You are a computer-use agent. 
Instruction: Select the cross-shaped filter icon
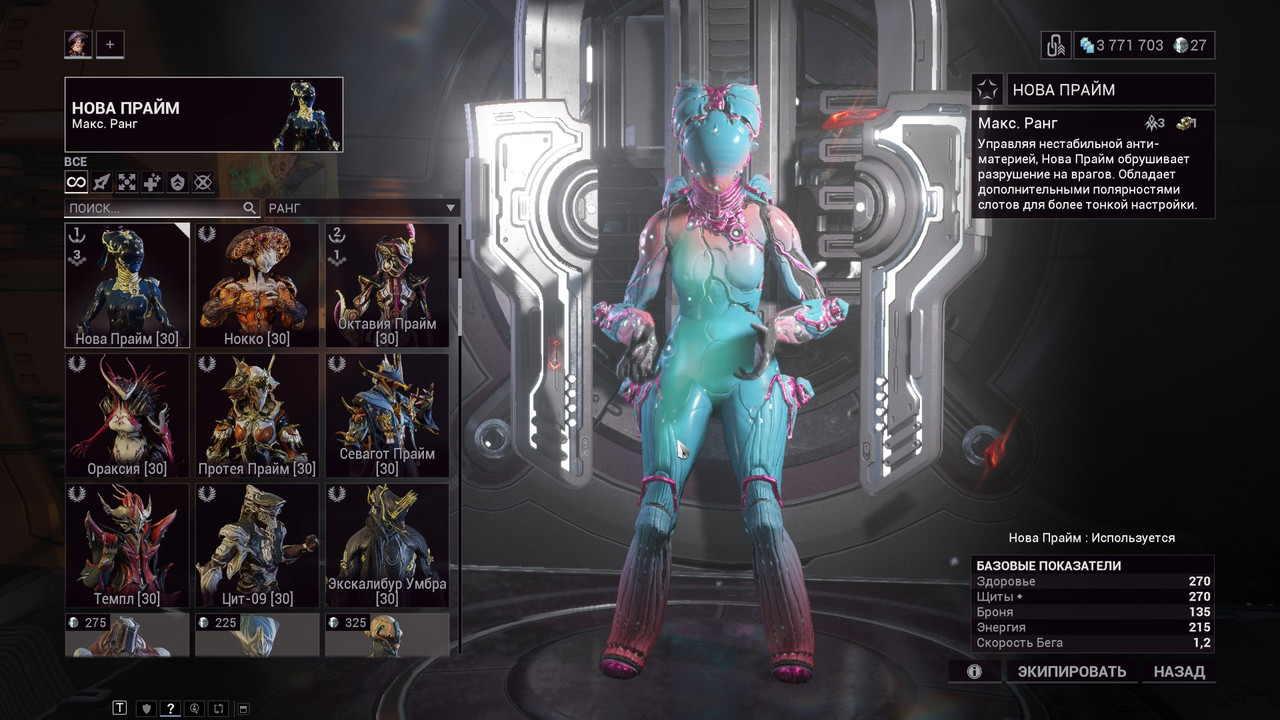[152, 182]
